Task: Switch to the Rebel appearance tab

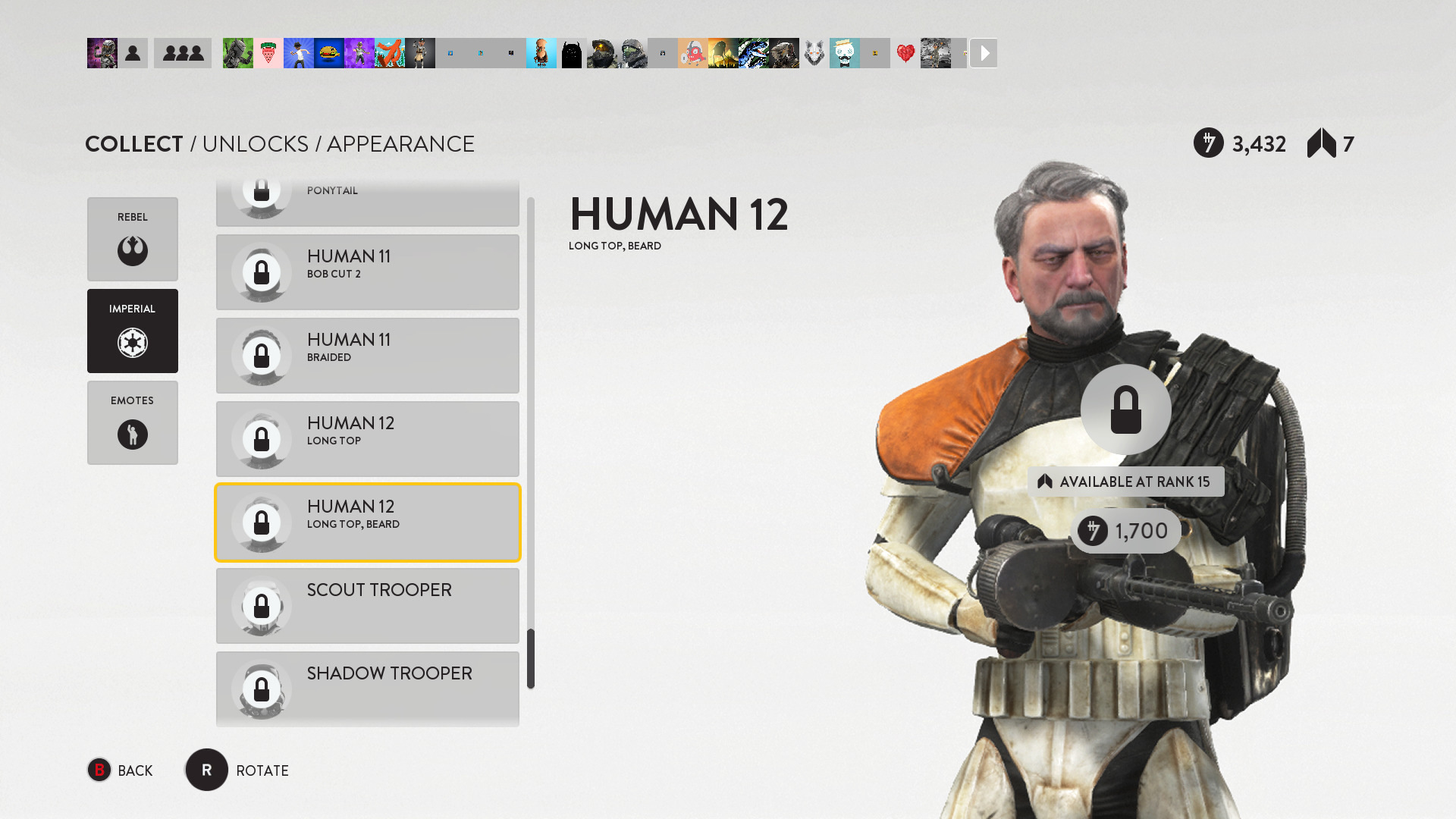Action: tap(132, 239)
